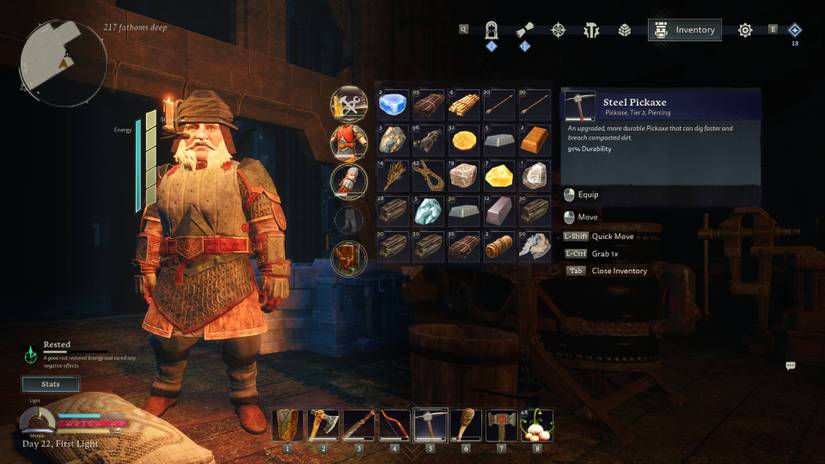The width and height of the screenshot is (825, 464).
Task: Select the rolled bedroll item slot
Action: pyautogui.click(x=499, y=246)
